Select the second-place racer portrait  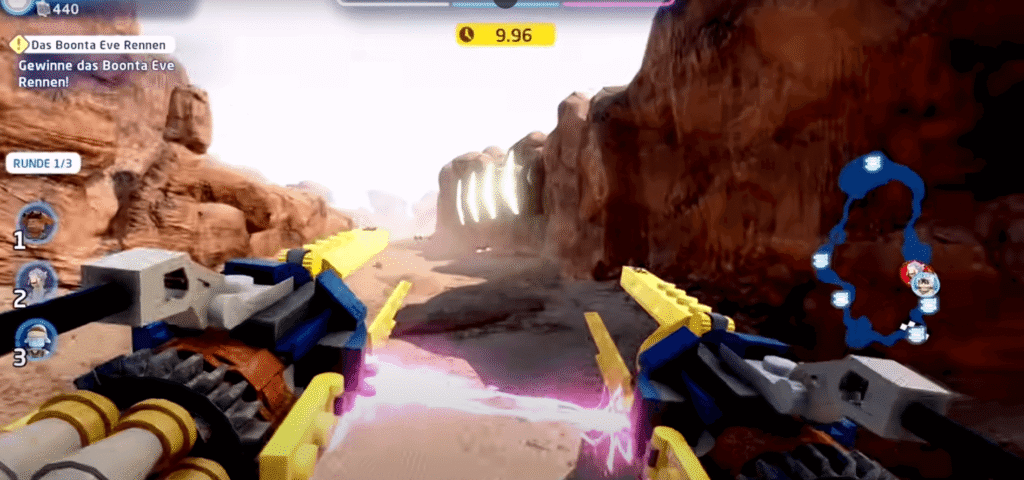[x=38, y=282]
